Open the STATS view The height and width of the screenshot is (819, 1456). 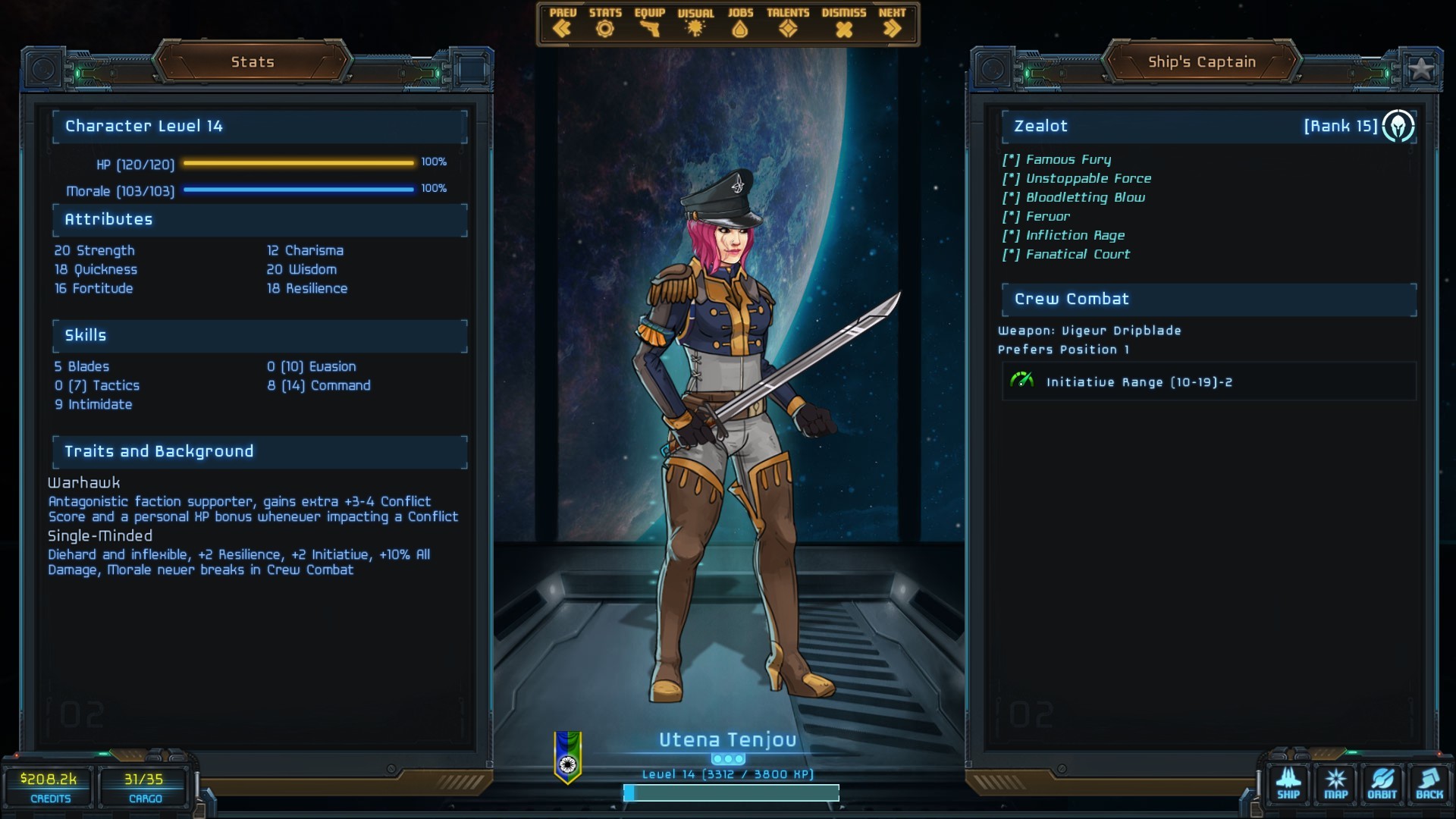pos(604,24)
